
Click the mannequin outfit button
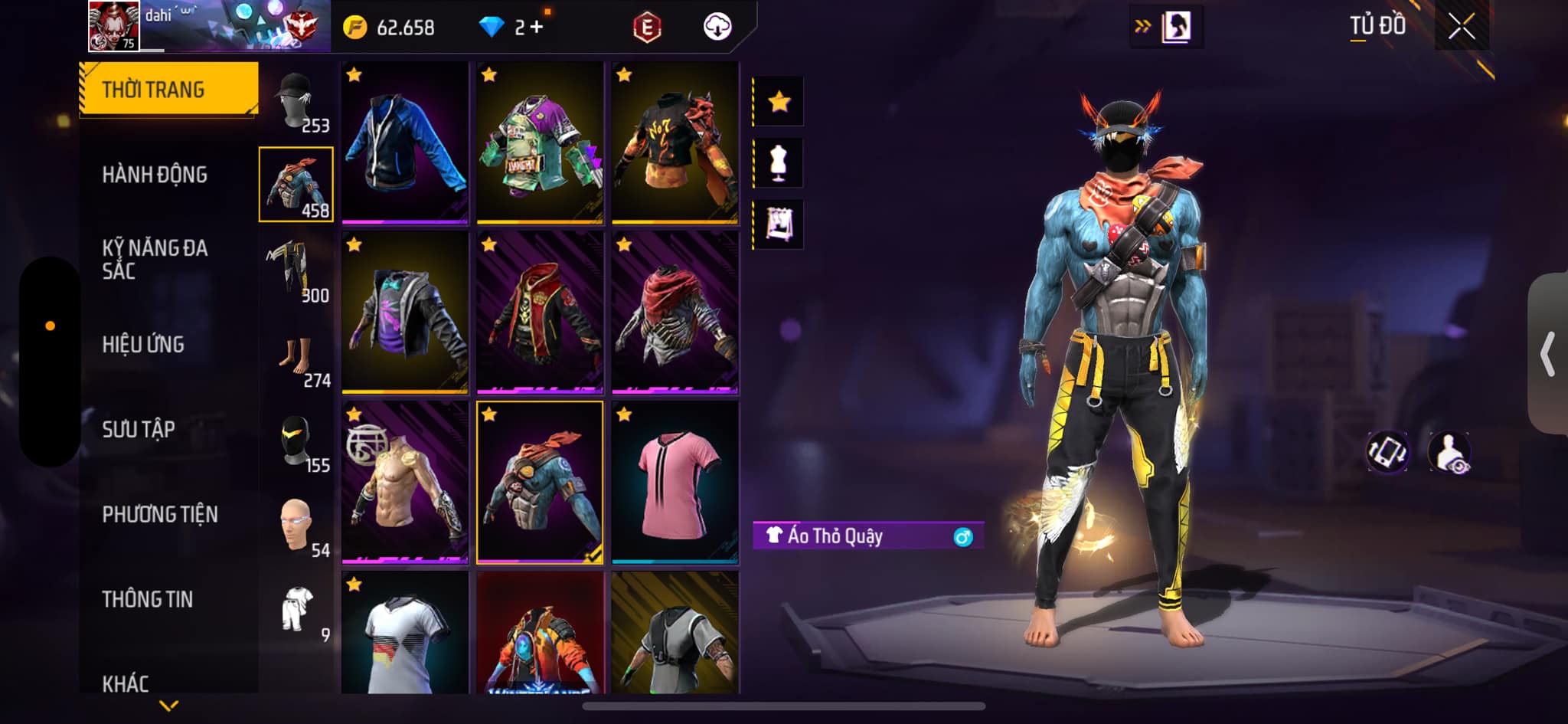(x=779, y=163)
